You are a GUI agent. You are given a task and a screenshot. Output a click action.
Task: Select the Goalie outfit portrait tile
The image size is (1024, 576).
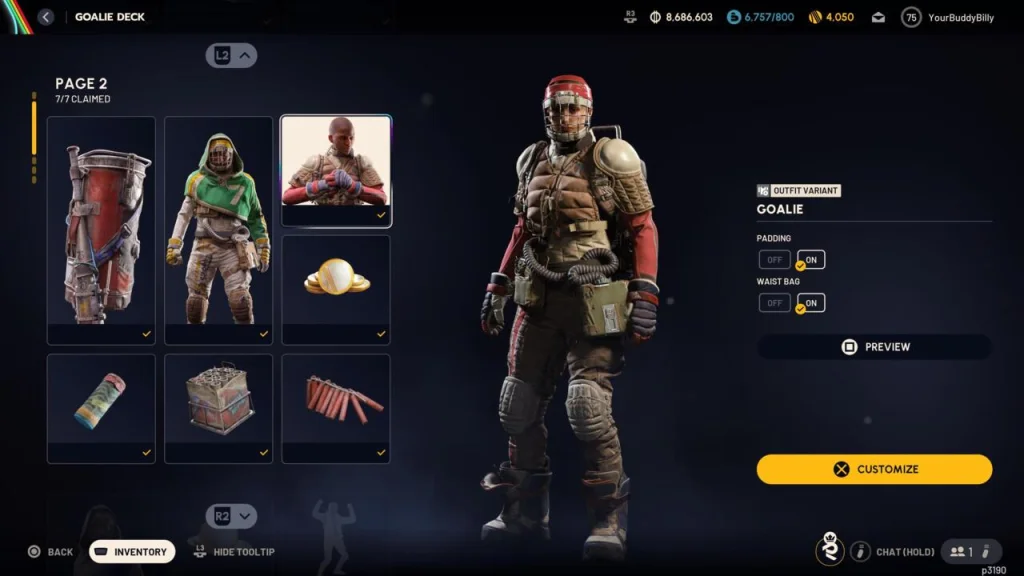pyautogui.click(x=336, y=170)
